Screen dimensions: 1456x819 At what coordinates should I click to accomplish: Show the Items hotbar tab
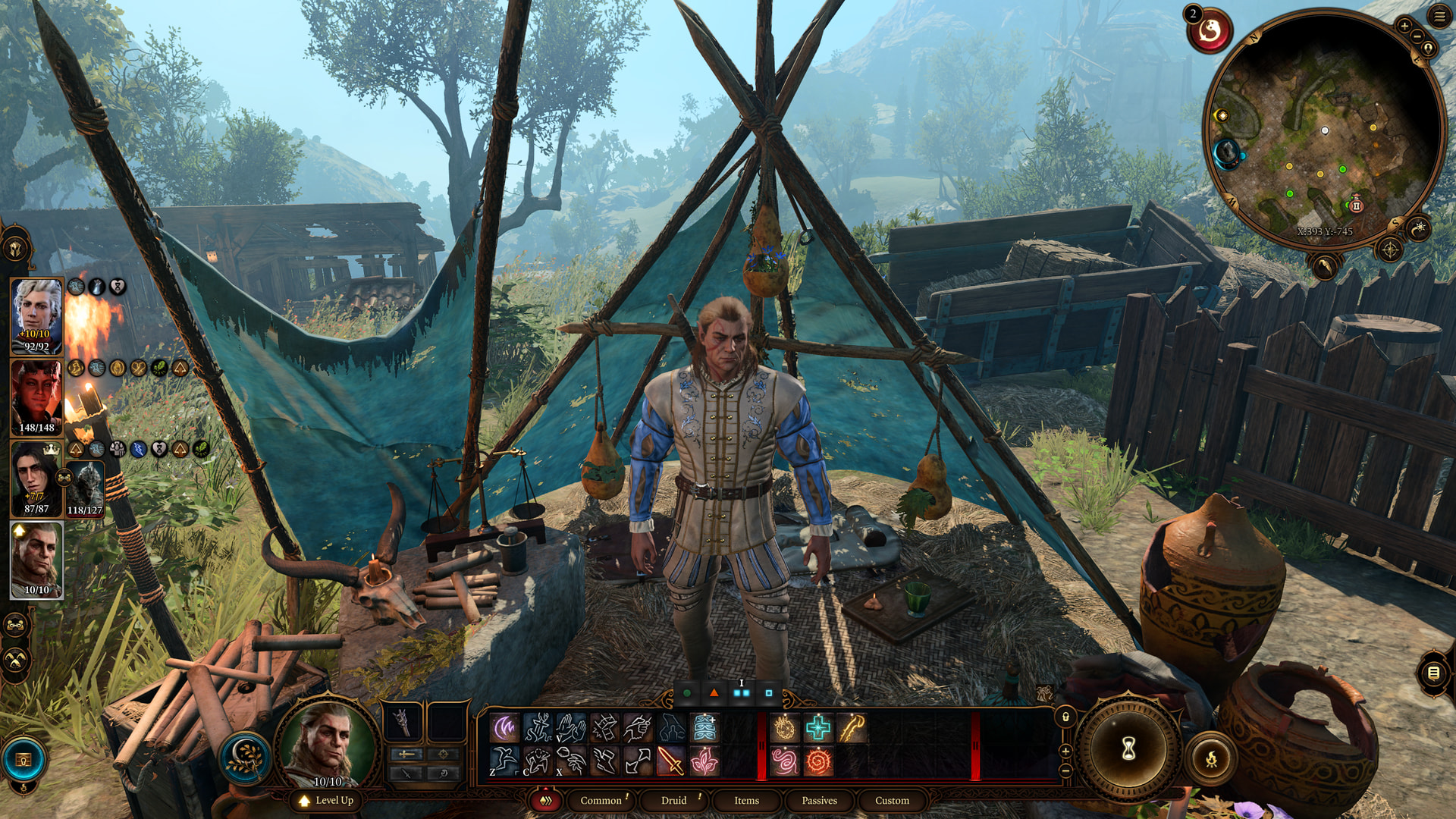tap(746, 801)
